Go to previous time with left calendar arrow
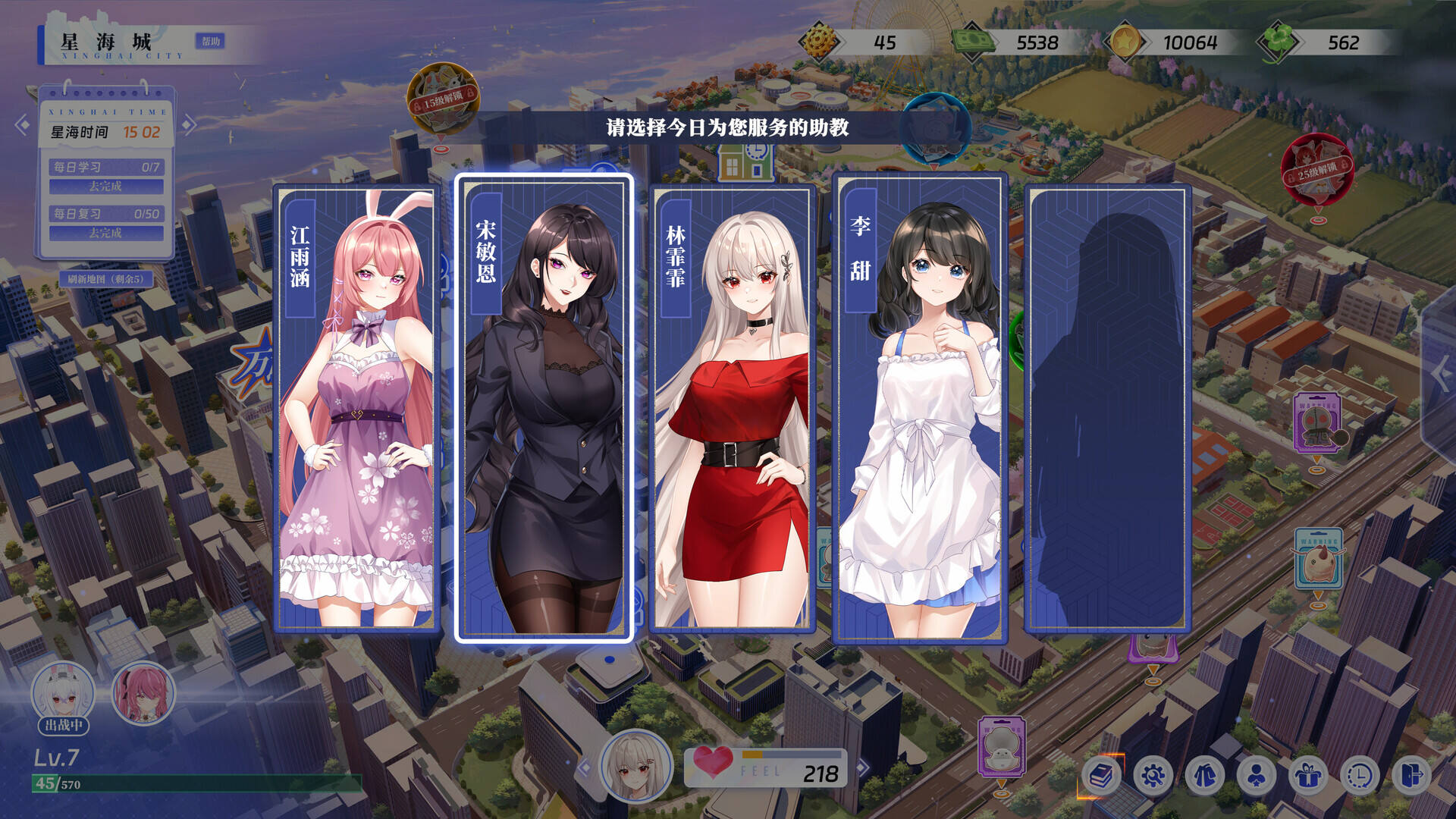1456x819 pixels. [x=22, y=124]
